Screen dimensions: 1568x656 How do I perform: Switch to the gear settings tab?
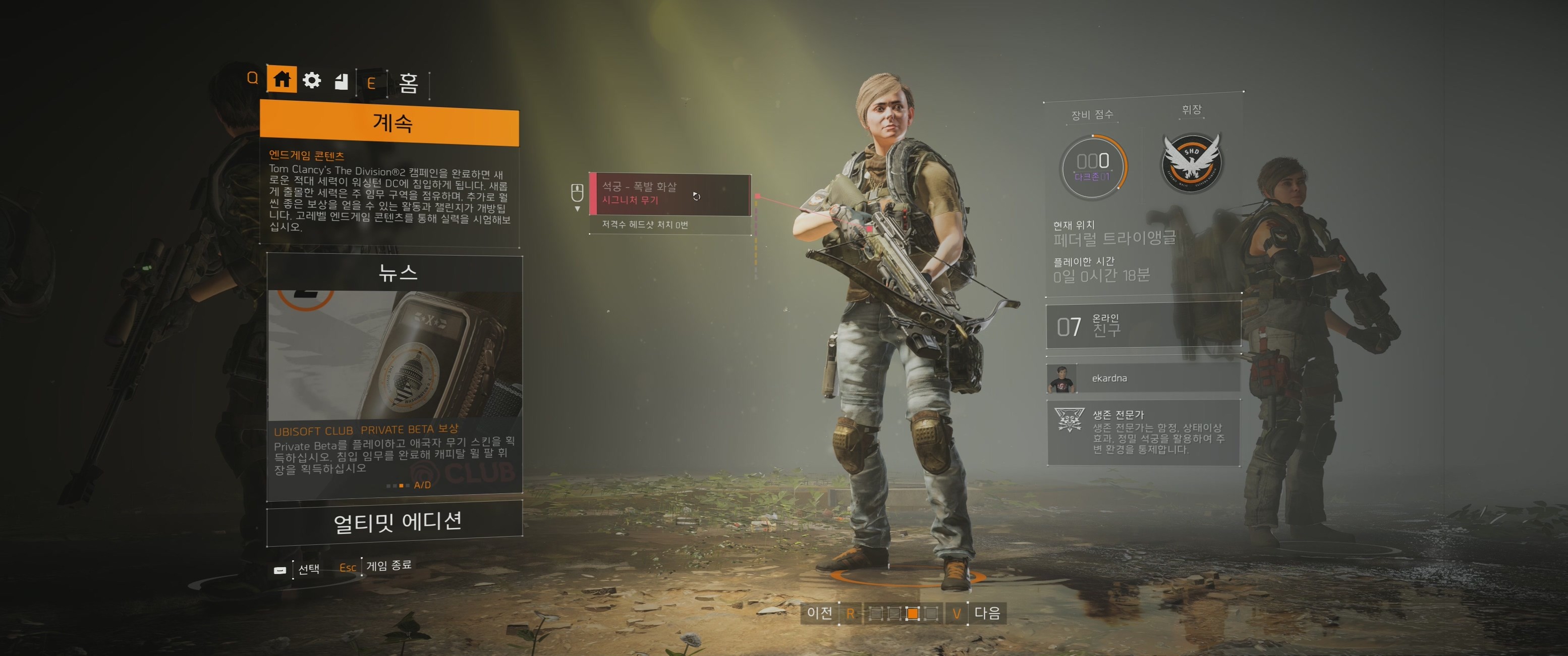pyautogui.click(x=312, y=80)
